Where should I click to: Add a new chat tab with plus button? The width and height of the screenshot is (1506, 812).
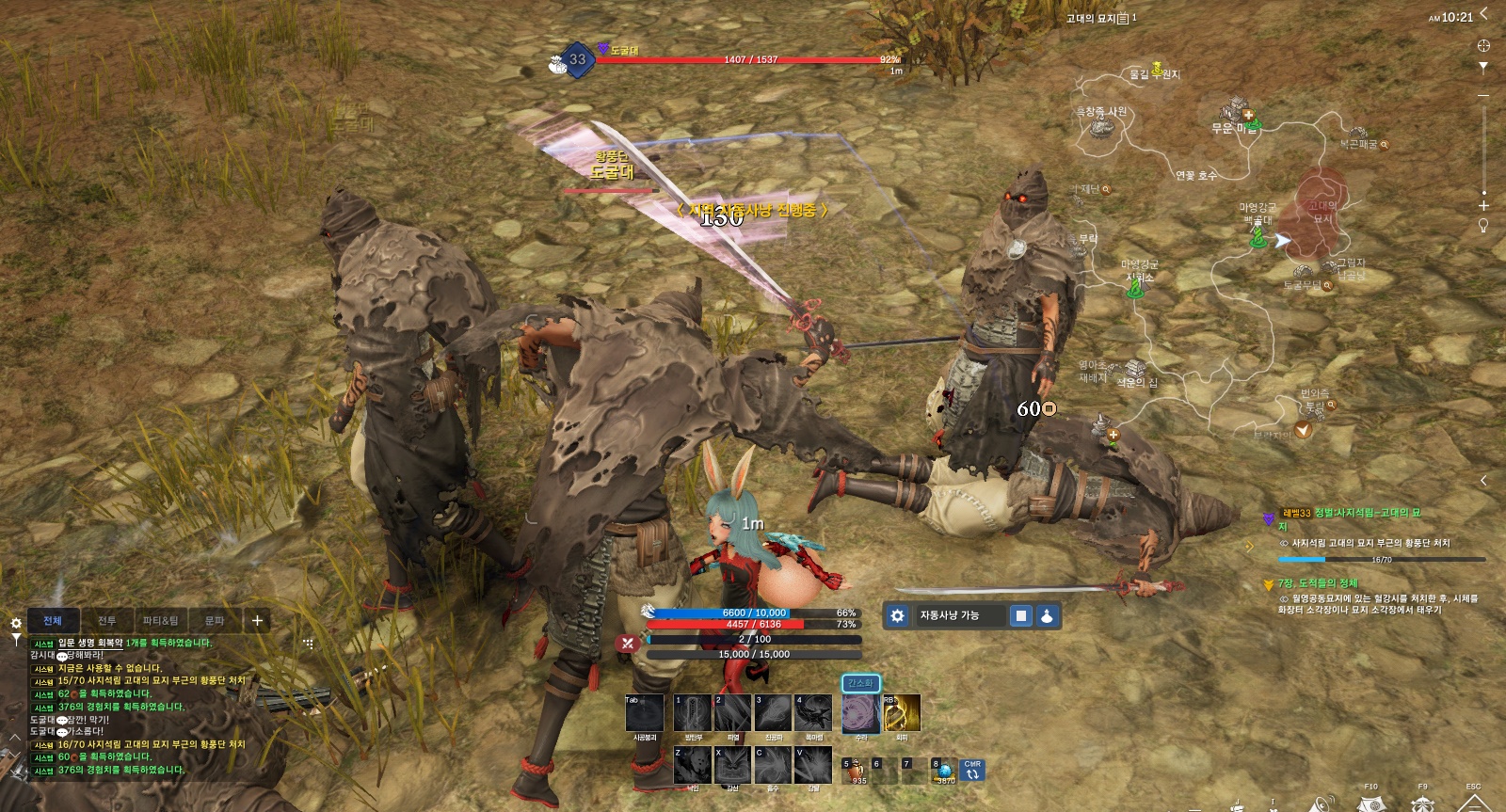point(257,620)
